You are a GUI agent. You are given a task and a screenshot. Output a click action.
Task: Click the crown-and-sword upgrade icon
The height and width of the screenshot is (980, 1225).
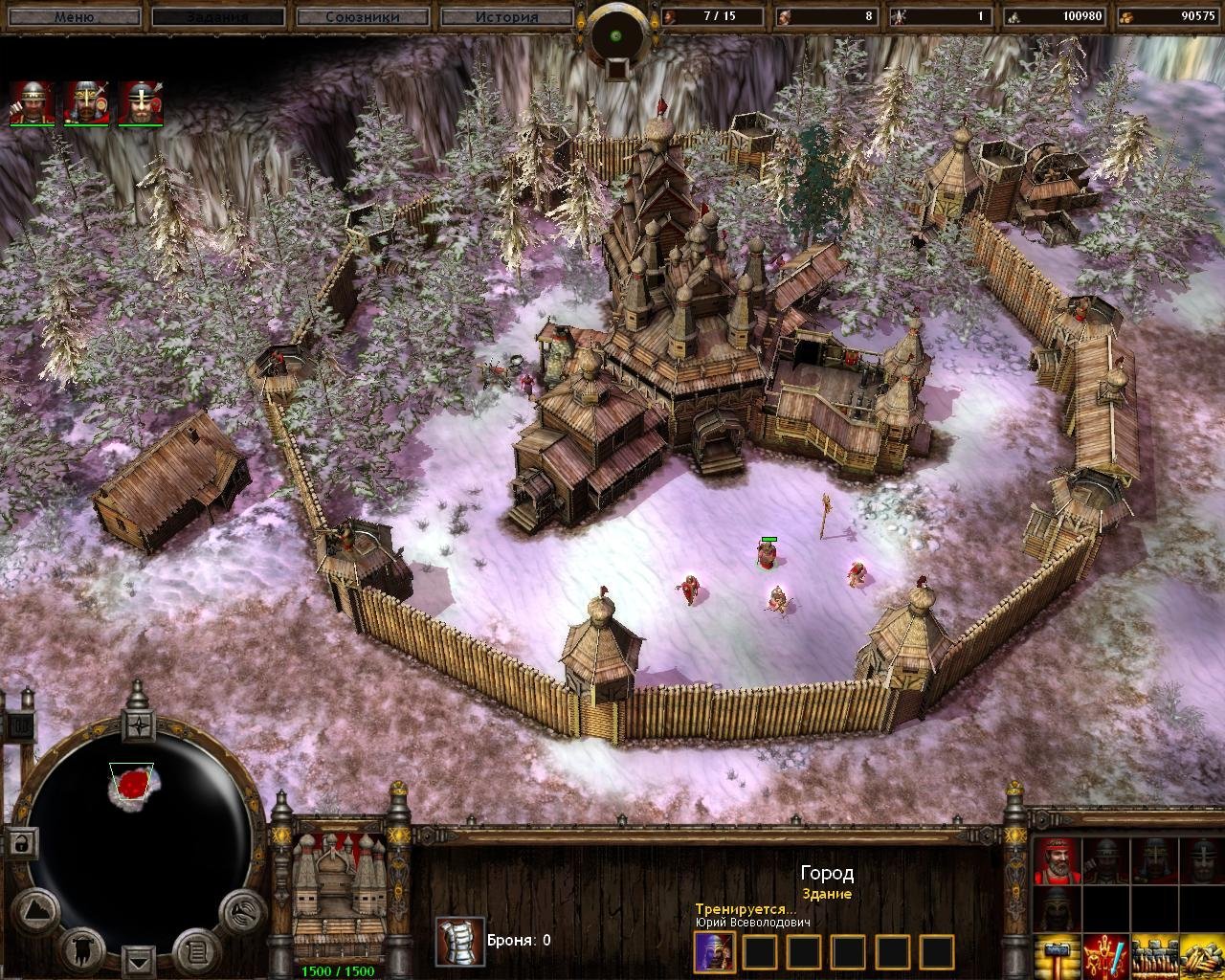1107,961
